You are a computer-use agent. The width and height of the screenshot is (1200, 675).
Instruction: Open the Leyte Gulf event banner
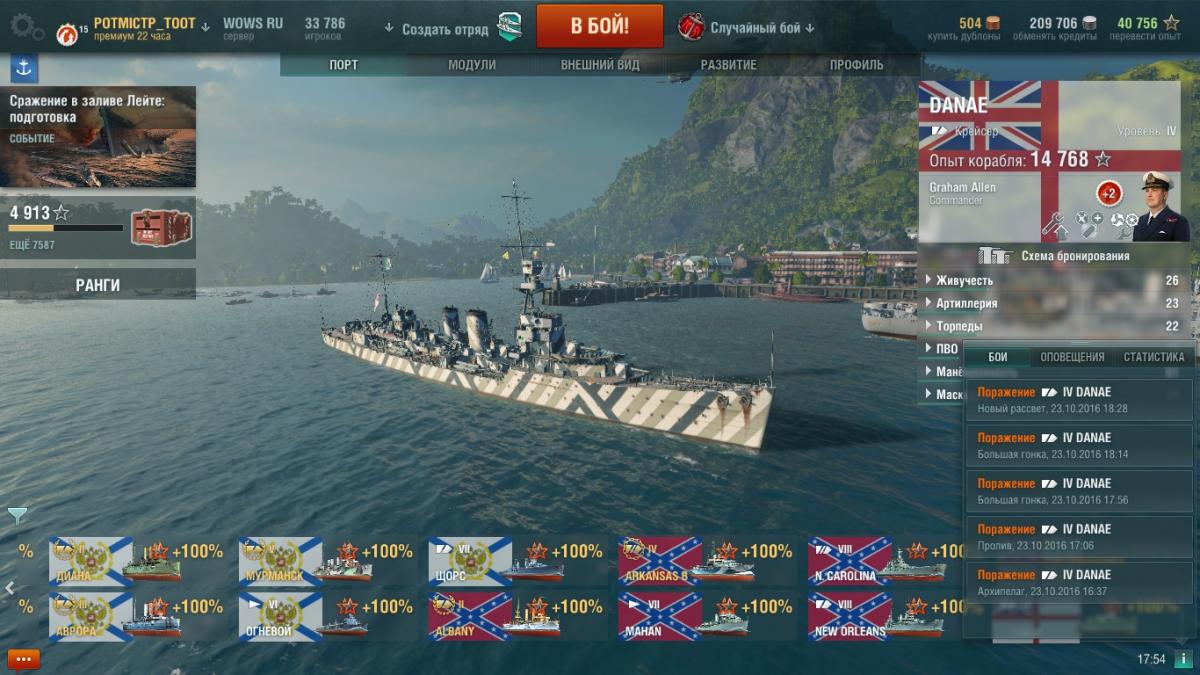98,136
